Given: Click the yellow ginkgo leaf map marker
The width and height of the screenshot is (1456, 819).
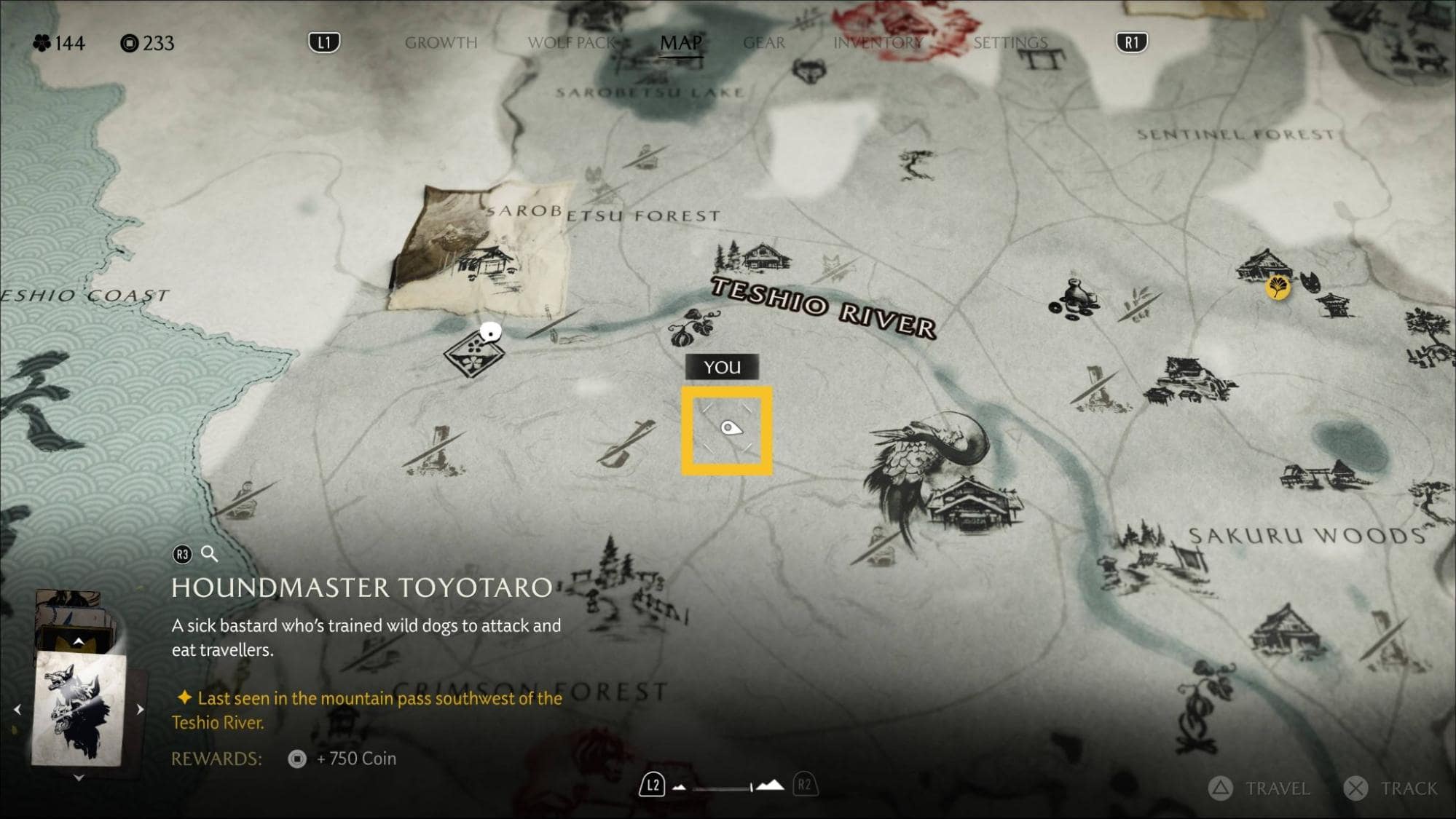Looking at the screenshot, I should (1278, 287).
